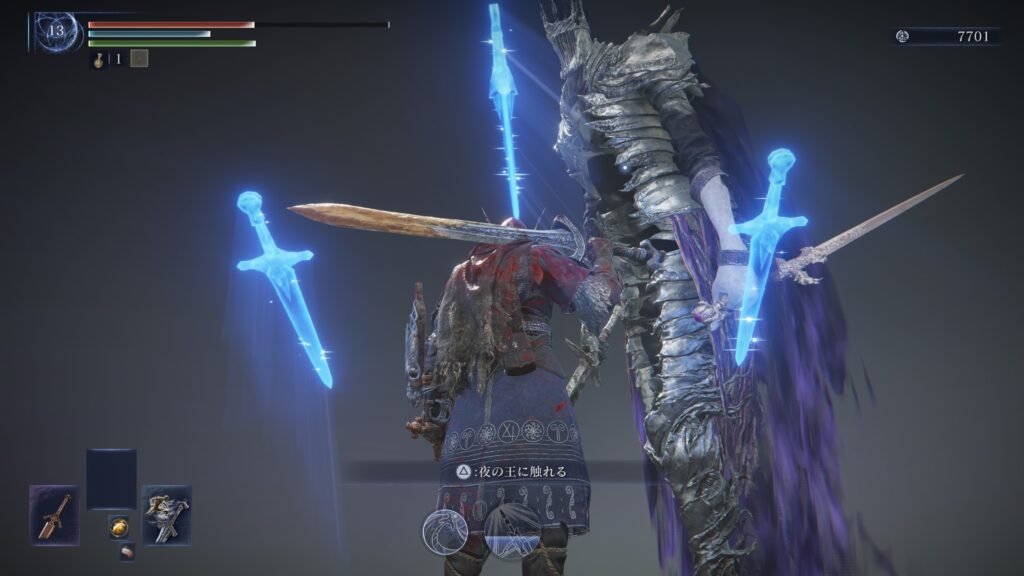Viewport: 1024px width, 576px height.
Task: Click the flask icon beside the count
Action: [100, 59]
